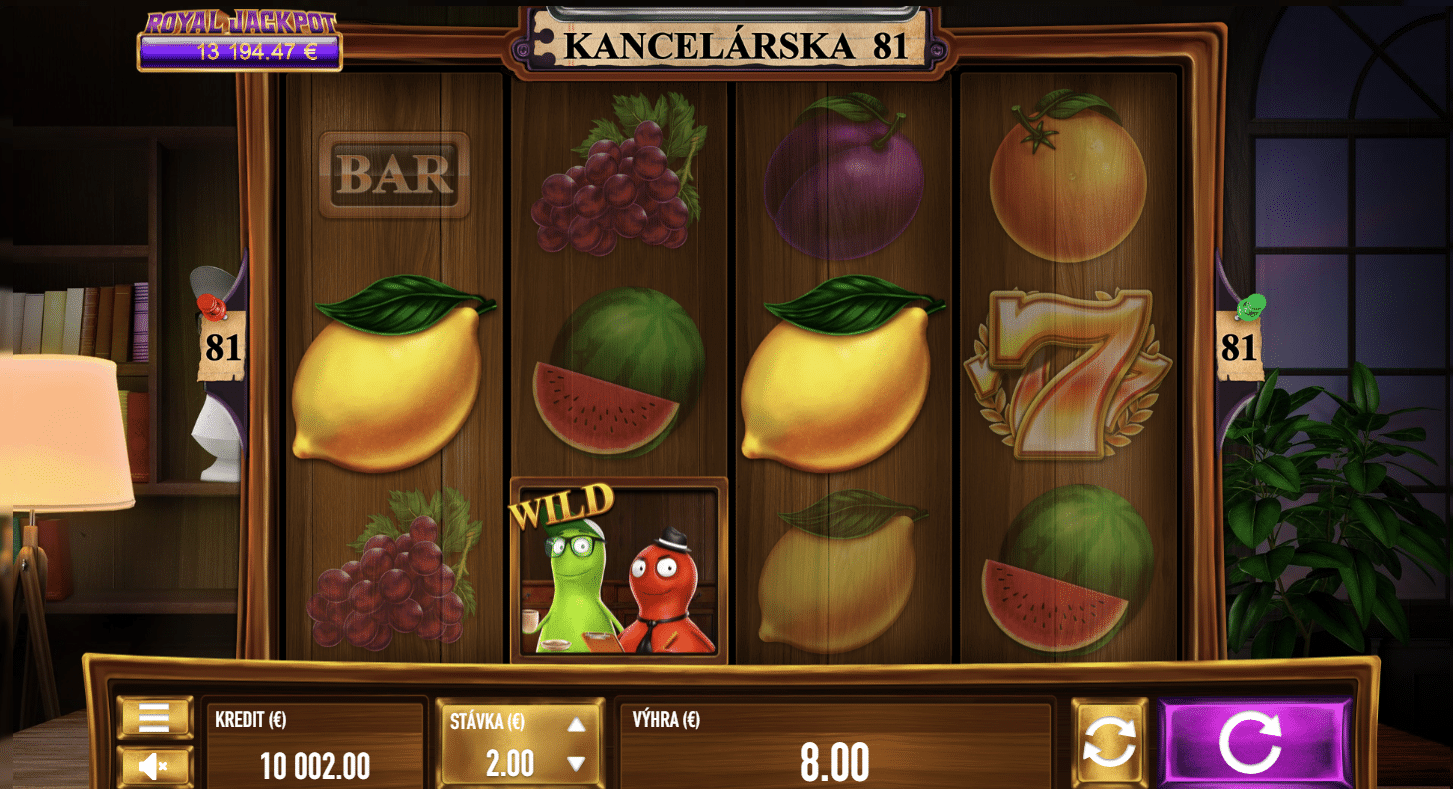Click the WILD symbol on the second reel
The width and height of the screenshot is (1453, 789).
pyautogui.click(x=613, y=567)
